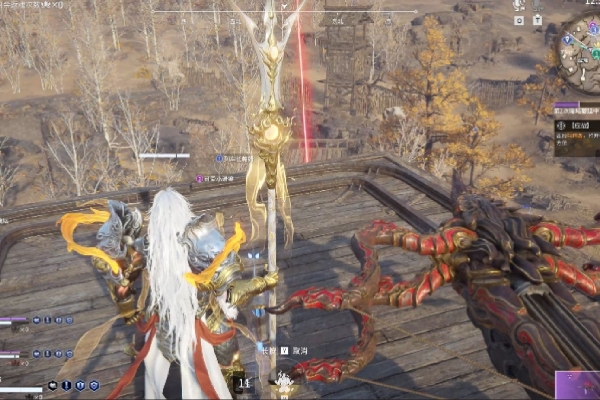Viewport: 600px width, 400px height.
Task: Select the white ornate item slot at bottom center
Action: (284, 382)
